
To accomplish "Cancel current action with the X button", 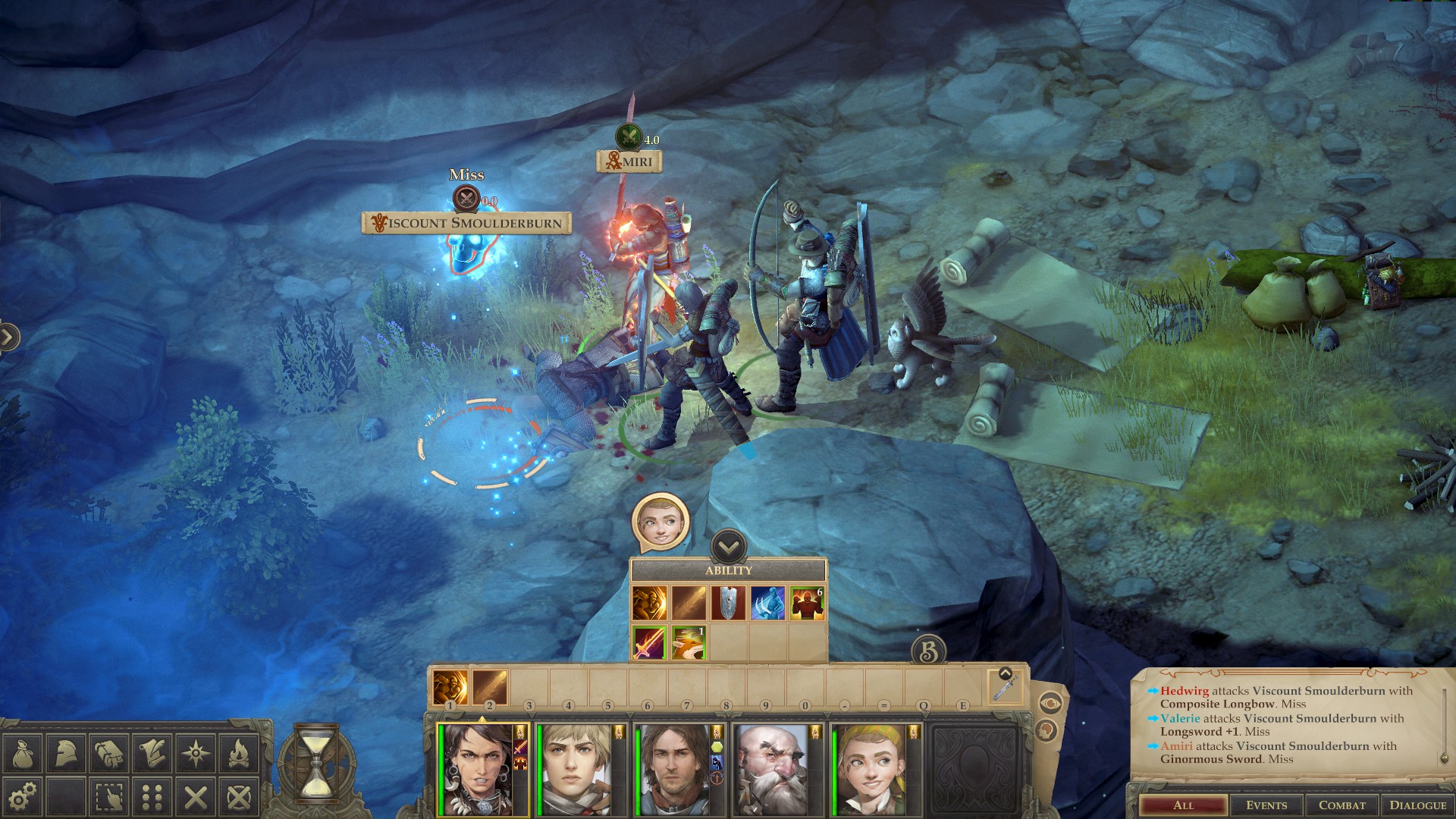I will coord(195,799).
